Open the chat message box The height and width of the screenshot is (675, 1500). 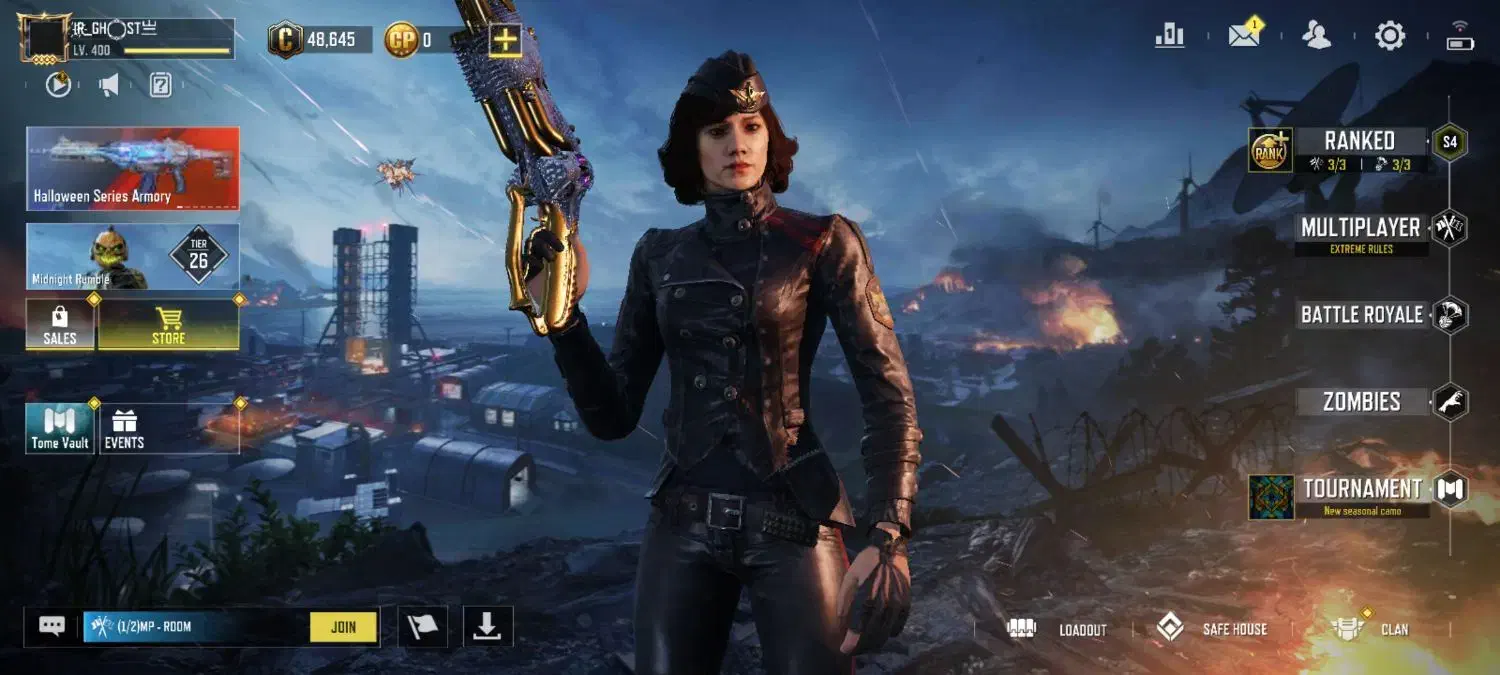pyautogui.click(x=52, y=627)
